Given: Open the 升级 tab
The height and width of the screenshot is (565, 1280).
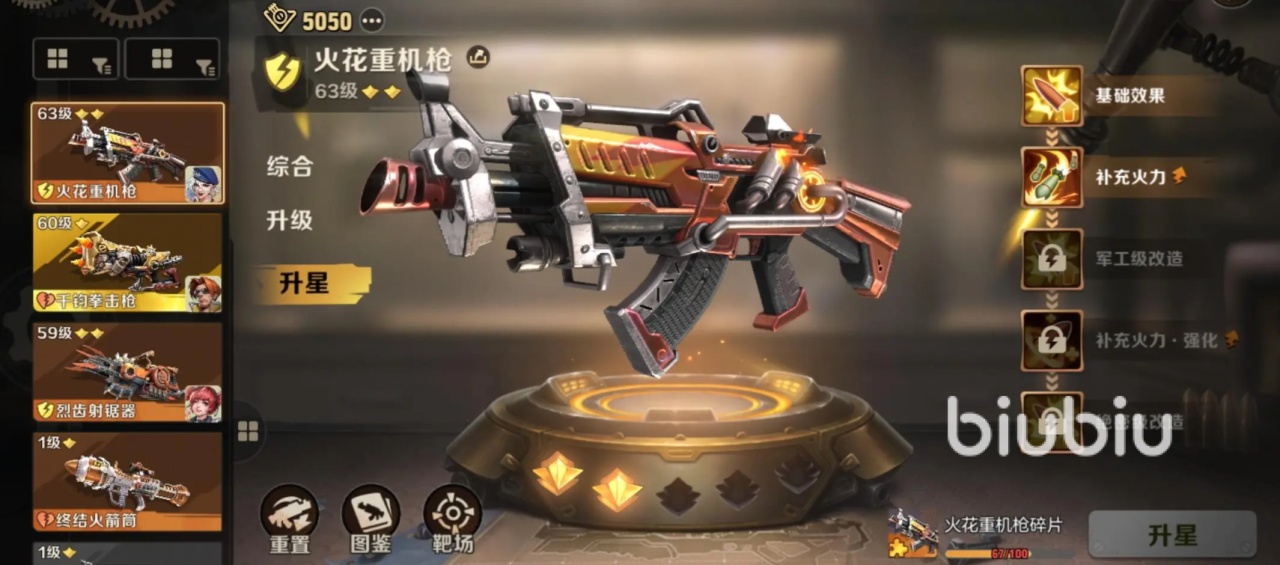Looking at the screenshot, I should [x=290, y=221].
